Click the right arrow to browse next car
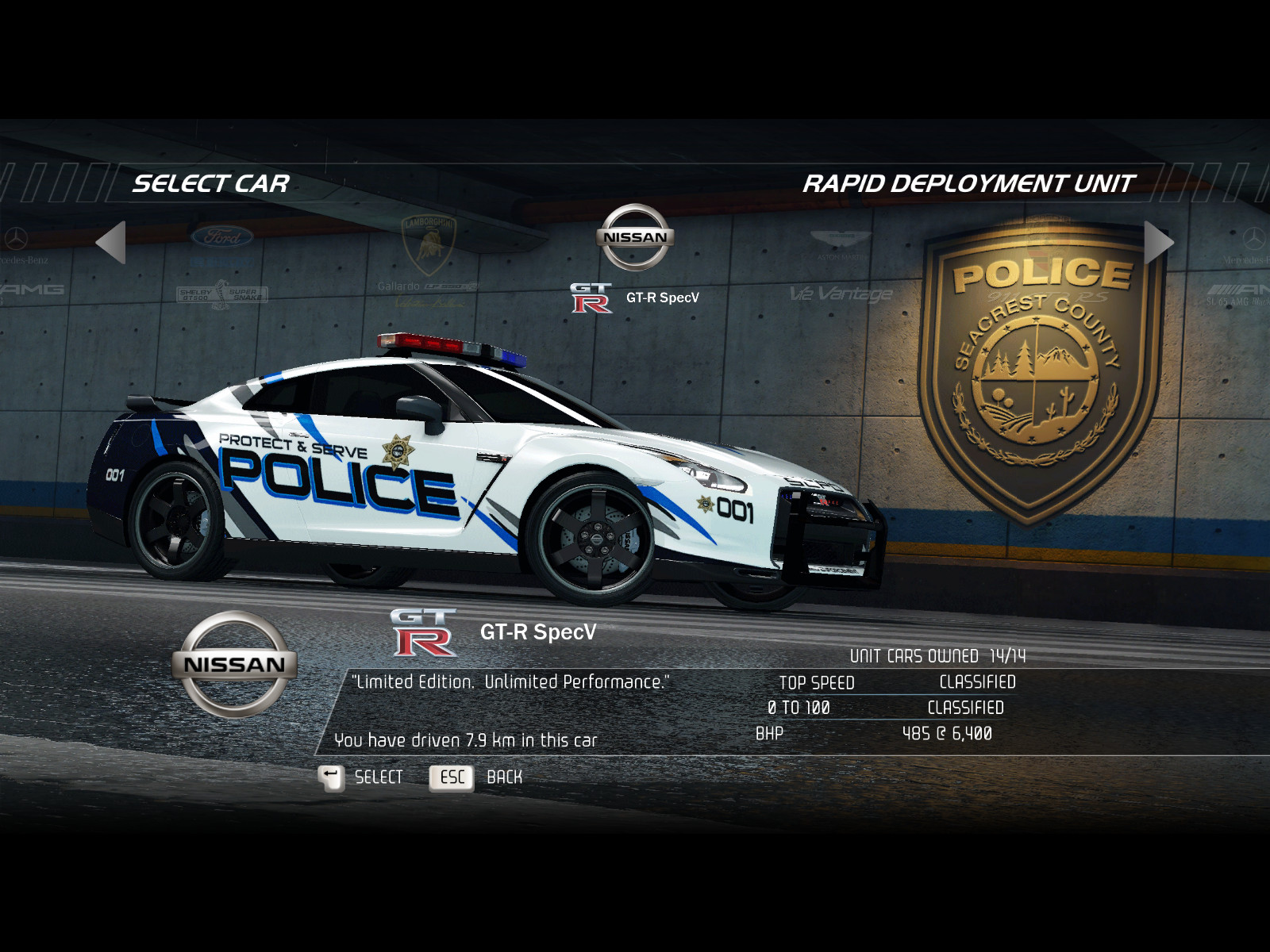This screenshot has width=1270, height=952. 1157,242
